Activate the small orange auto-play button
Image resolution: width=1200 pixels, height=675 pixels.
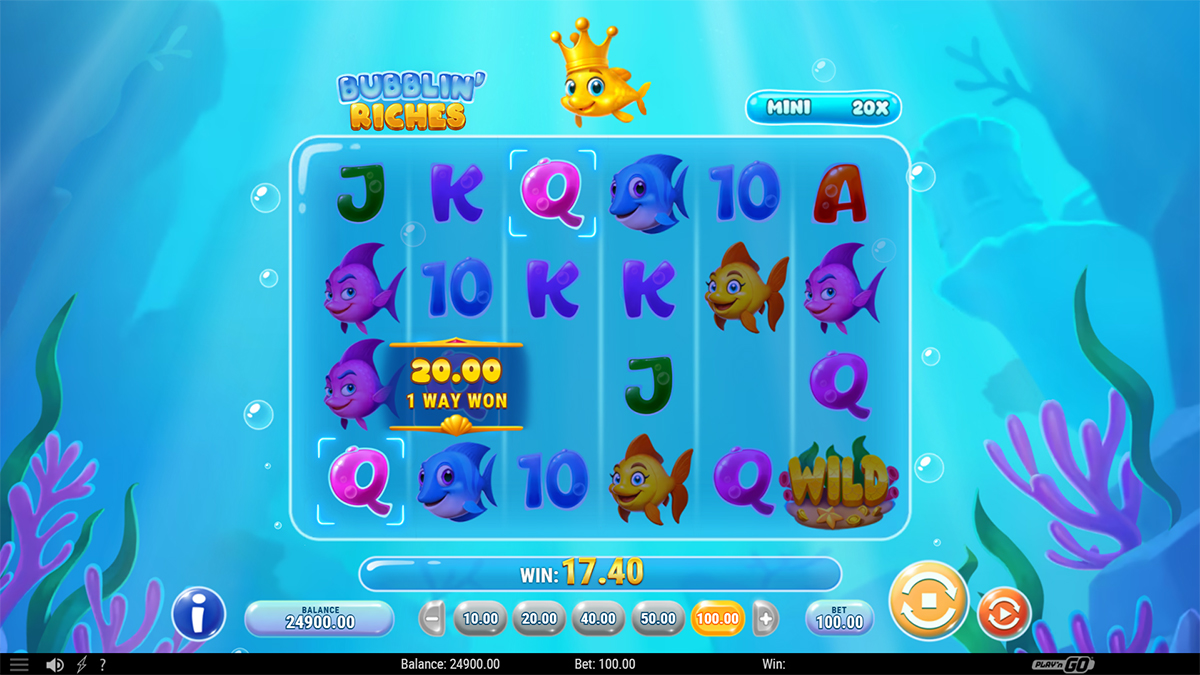point(1003,613)
